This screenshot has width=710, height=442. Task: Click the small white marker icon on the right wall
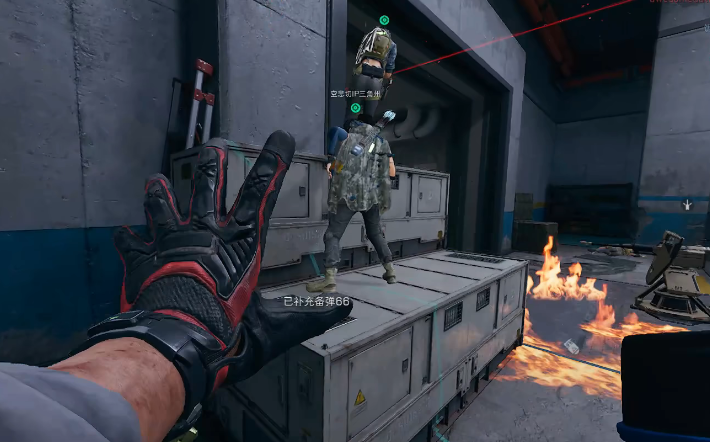point(687,205)
